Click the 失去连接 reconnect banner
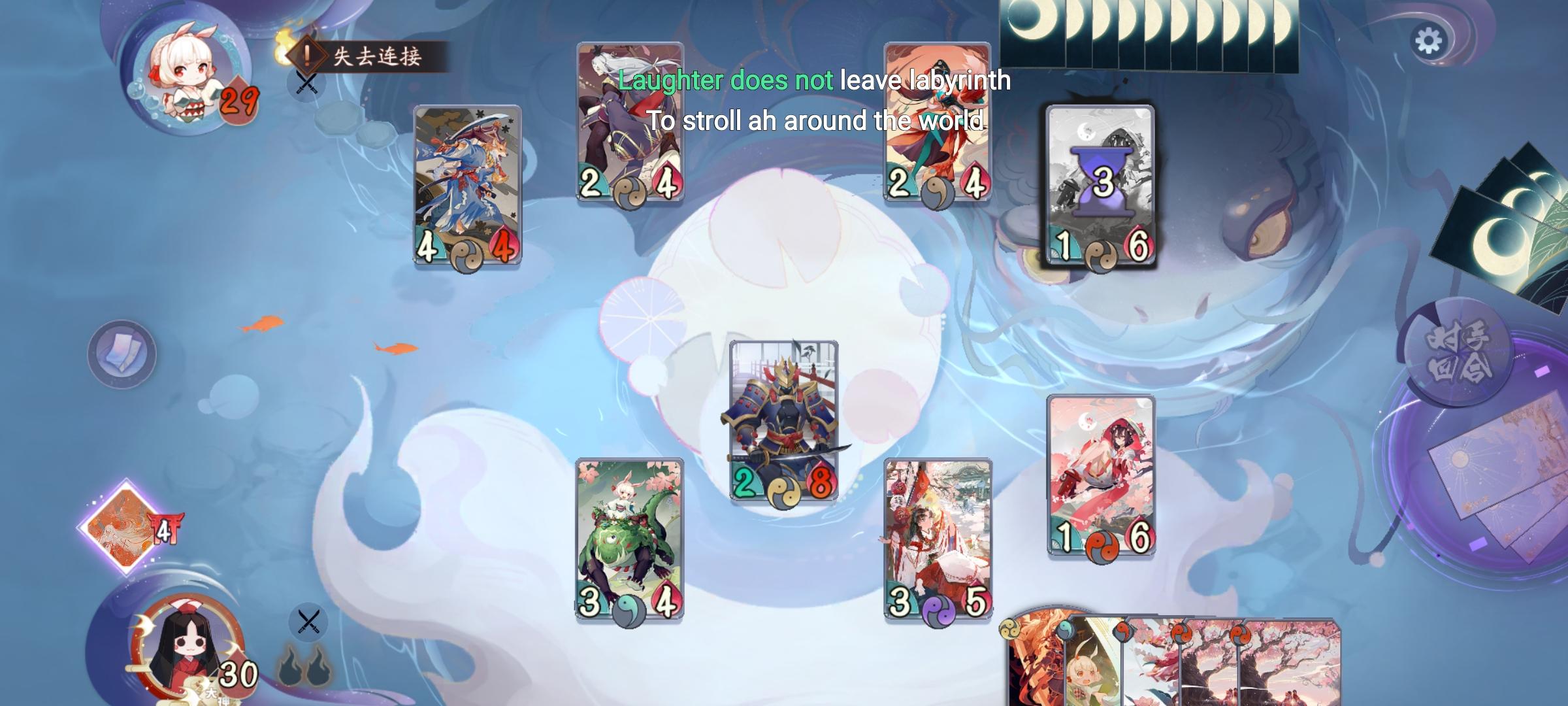 point(372,58)
